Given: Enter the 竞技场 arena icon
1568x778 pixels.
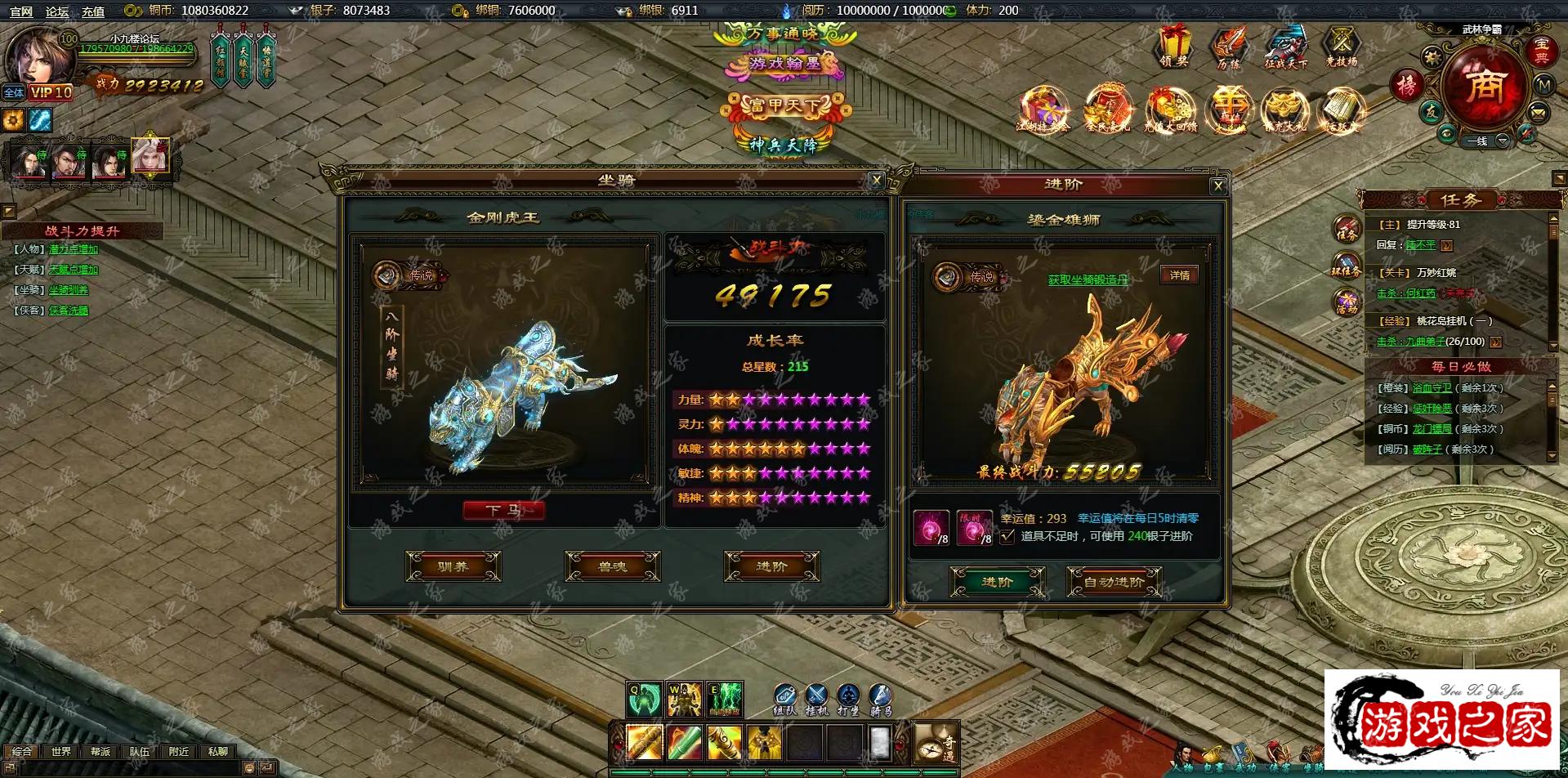Looking at the screenshot, I should pos(1341,47).
